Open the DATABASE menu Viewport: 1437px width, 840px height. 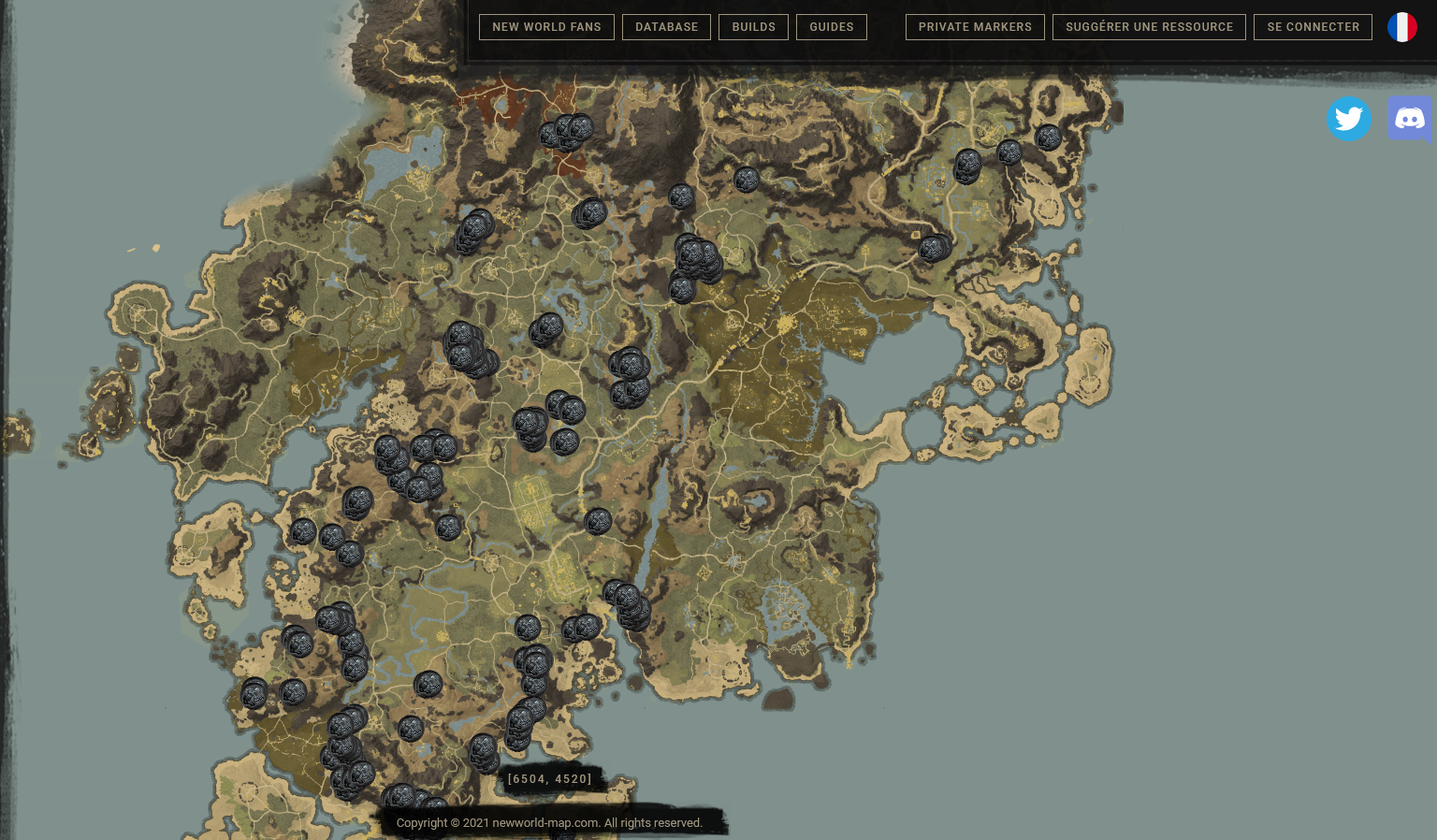(666, 27)
